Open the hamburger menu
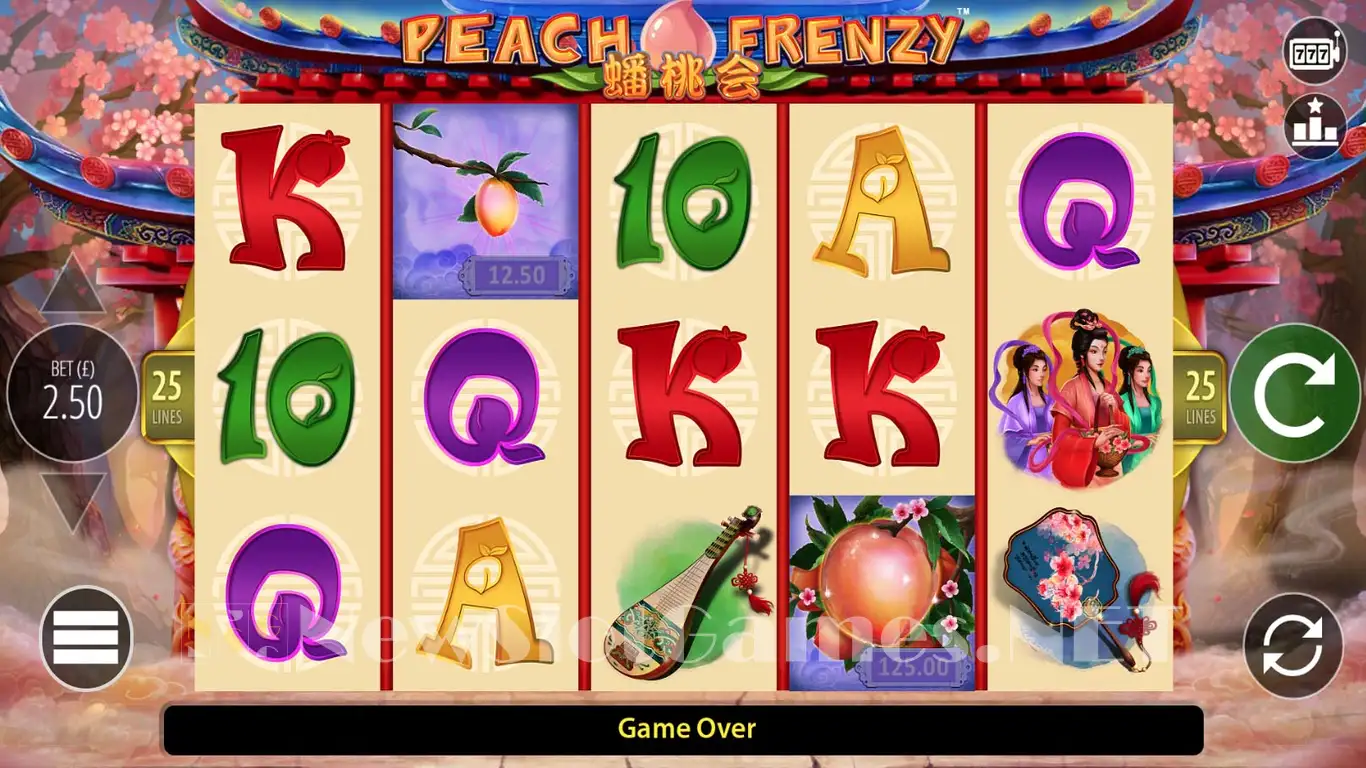 click(x=86, y=638)
